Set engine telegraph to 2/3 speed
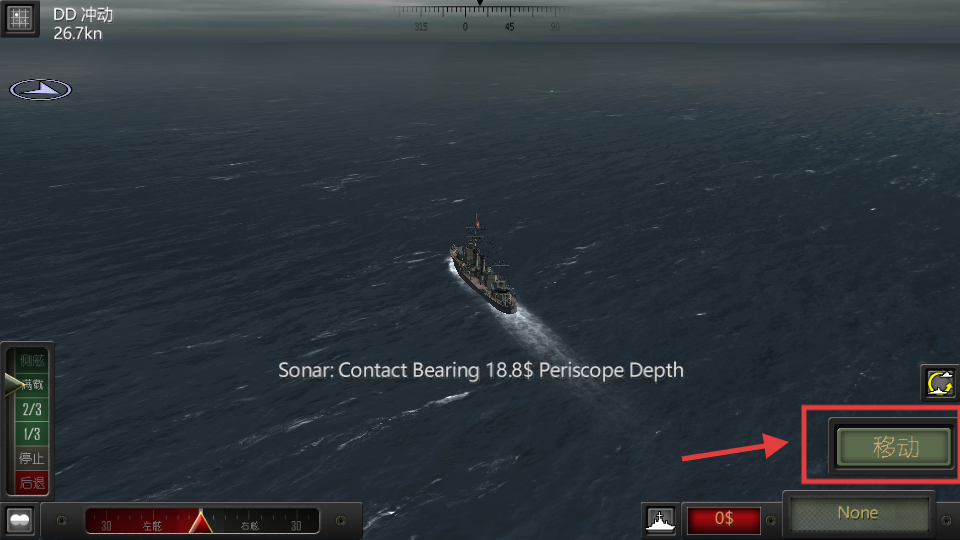Image resolution: width=960 pixels, height=540 pixels. [x=32, y=410]
